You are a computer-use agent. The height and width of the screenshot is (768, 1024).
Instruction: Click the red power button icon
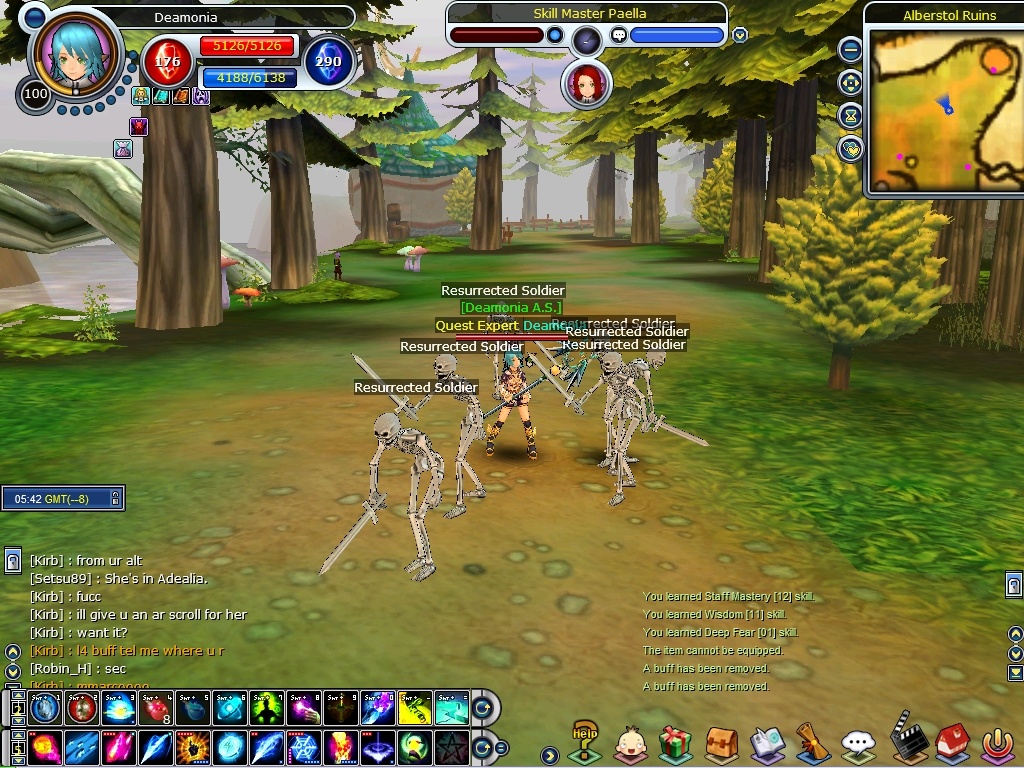pos(996,744)
